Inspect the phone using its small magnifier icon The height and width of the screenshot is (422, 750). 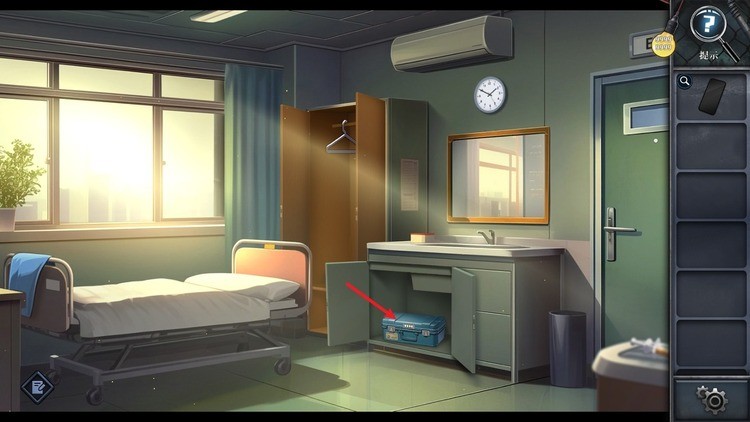[x=685, y=82]
